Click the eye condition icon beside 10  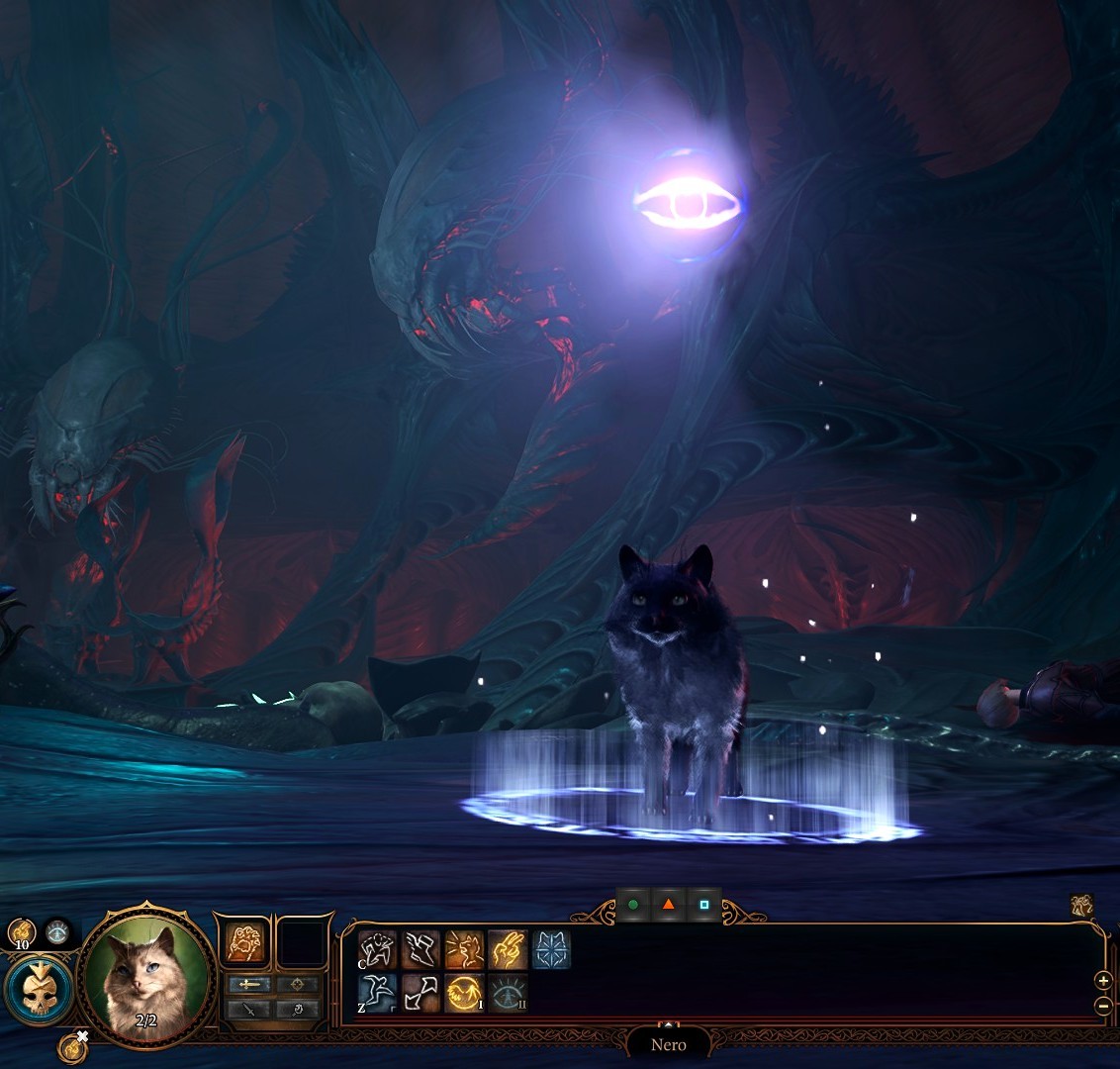57,930
